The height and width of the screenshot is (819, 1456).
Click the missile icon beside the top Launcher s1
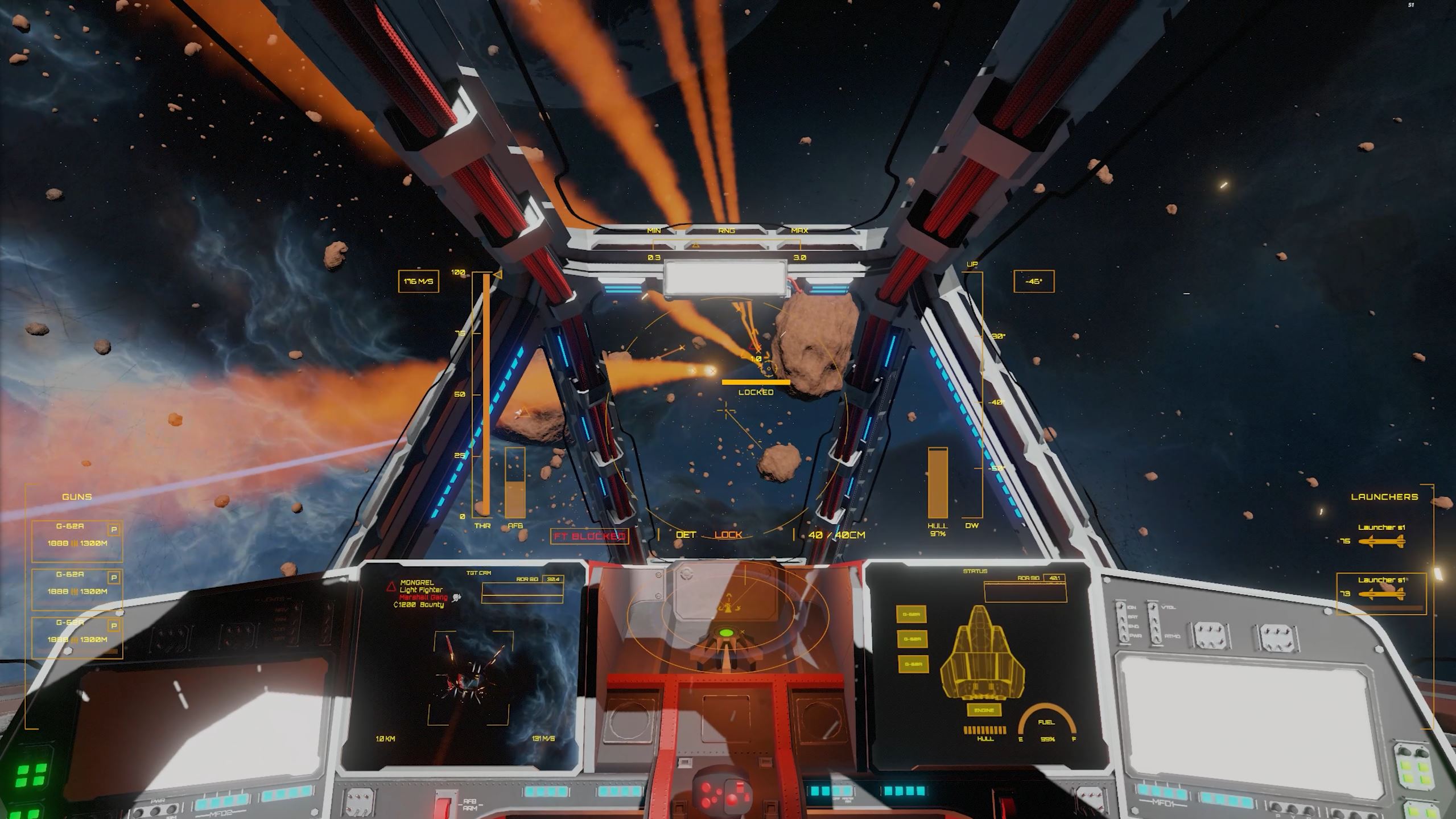pos(1383,541)
